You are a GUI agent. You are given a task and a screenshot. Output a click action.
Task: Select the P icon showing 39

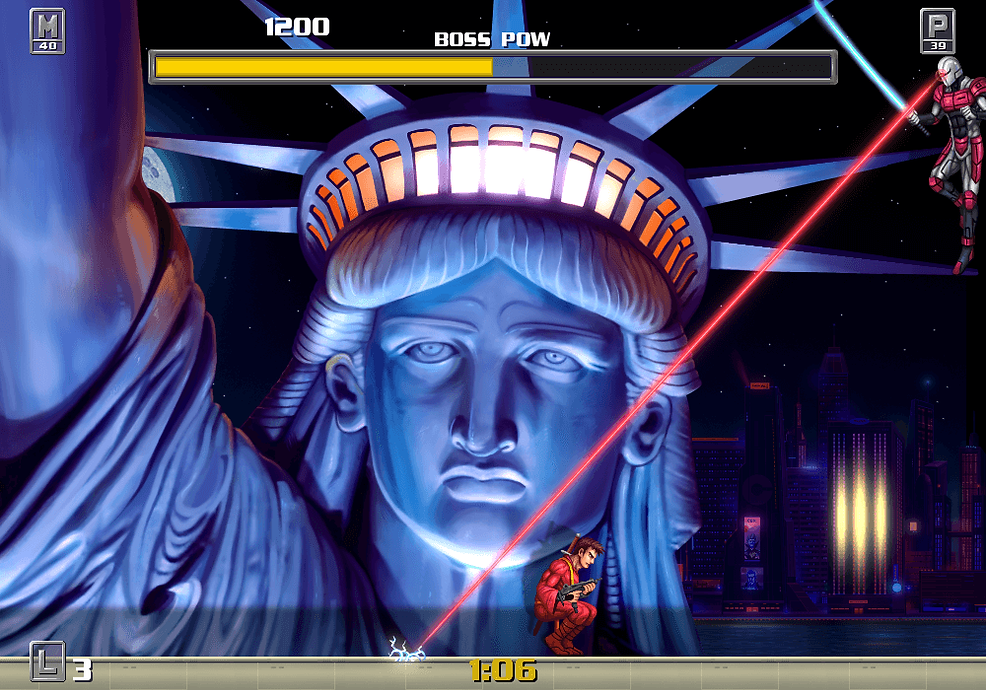[x=936, y=30]
